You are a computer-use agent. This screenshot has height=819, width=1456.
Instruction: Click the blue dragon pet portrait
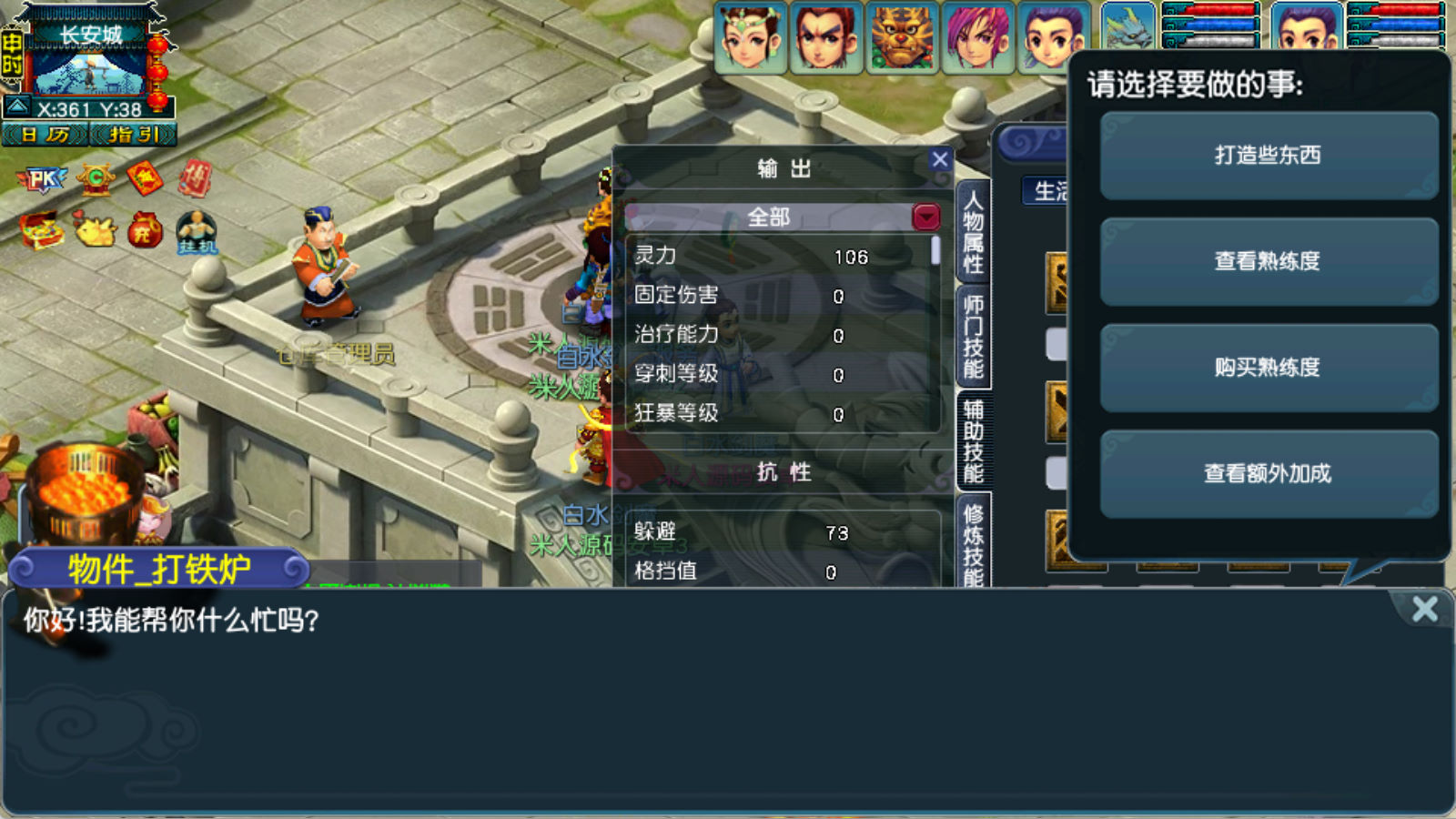1128,27
